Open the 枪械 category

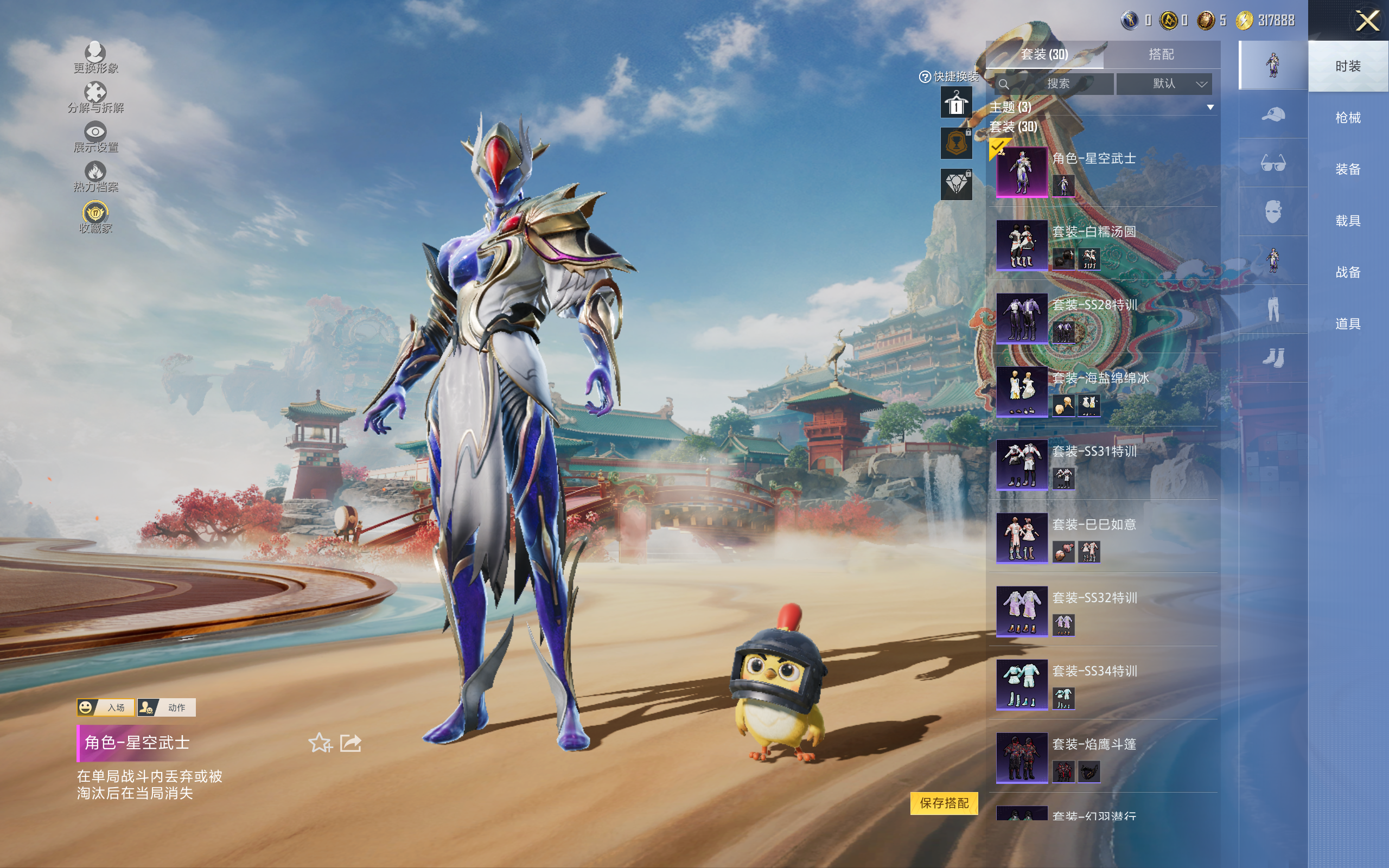tap(1347, 118)
